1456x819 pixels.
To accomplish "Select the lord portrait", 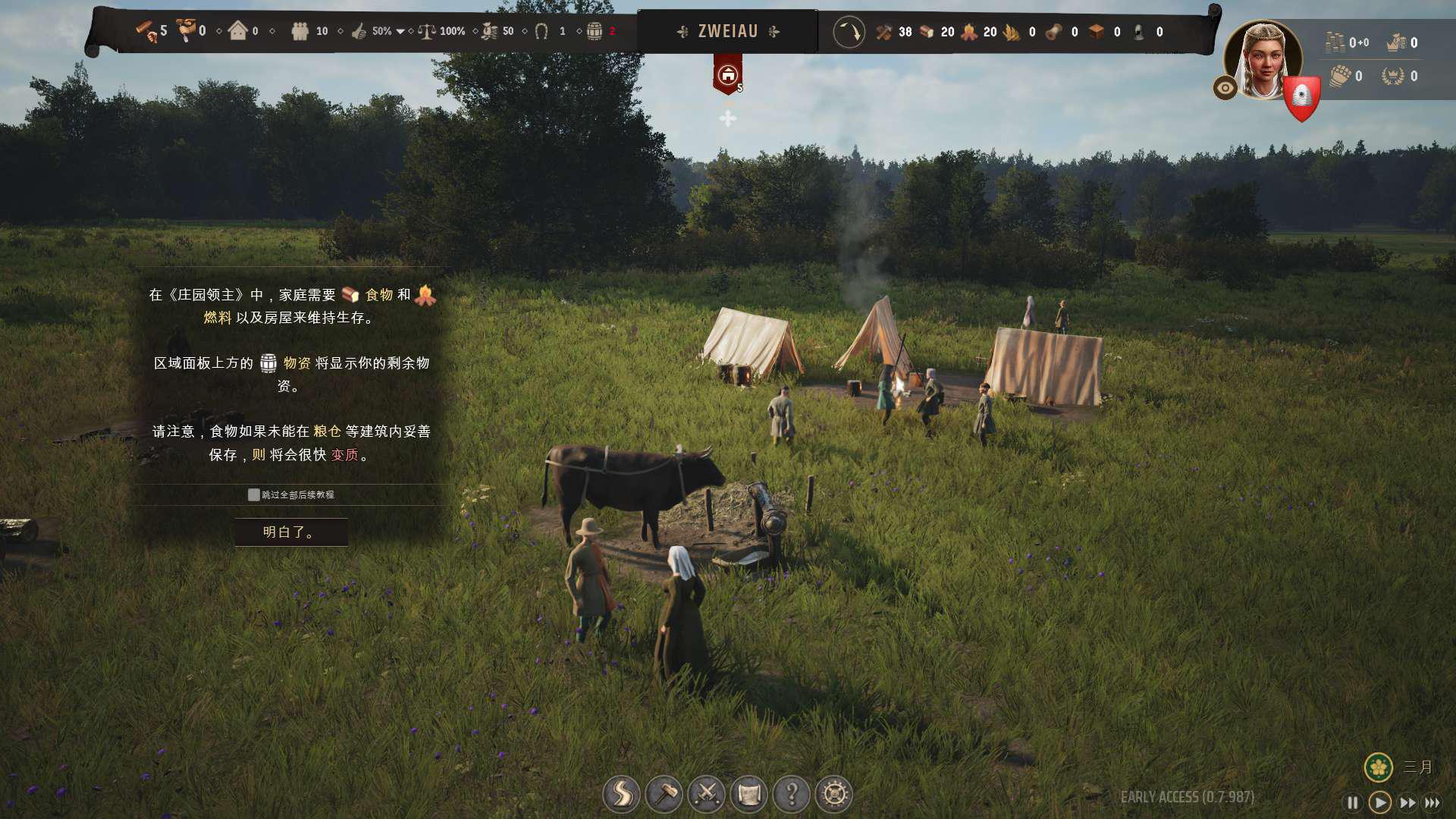I will (1263, 61).
